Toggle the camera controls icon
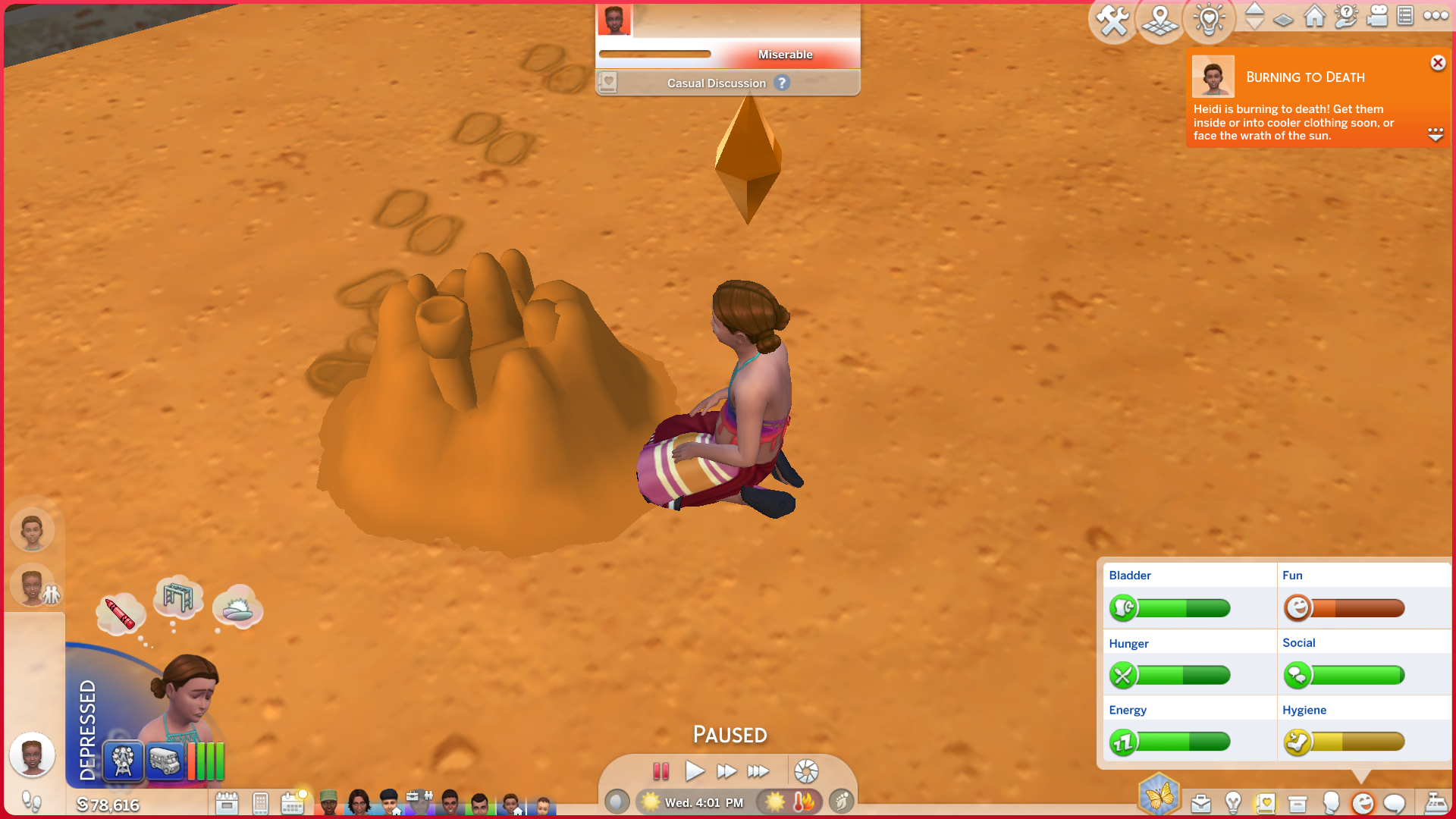The width and height of the screenshot is (1456, 819). pyautogui.click(x=1376, y=16)
